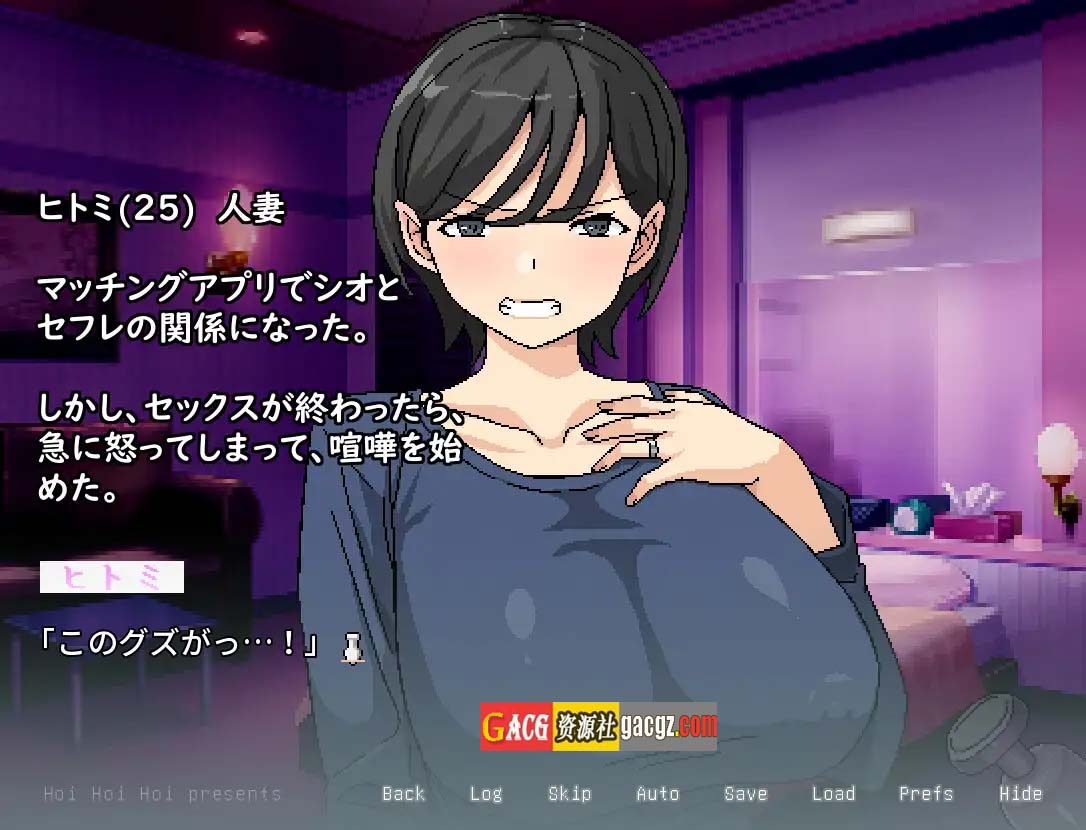Viewport: 1086px width, 830px height.
Task: Open the Load menu
Action: 833,794
